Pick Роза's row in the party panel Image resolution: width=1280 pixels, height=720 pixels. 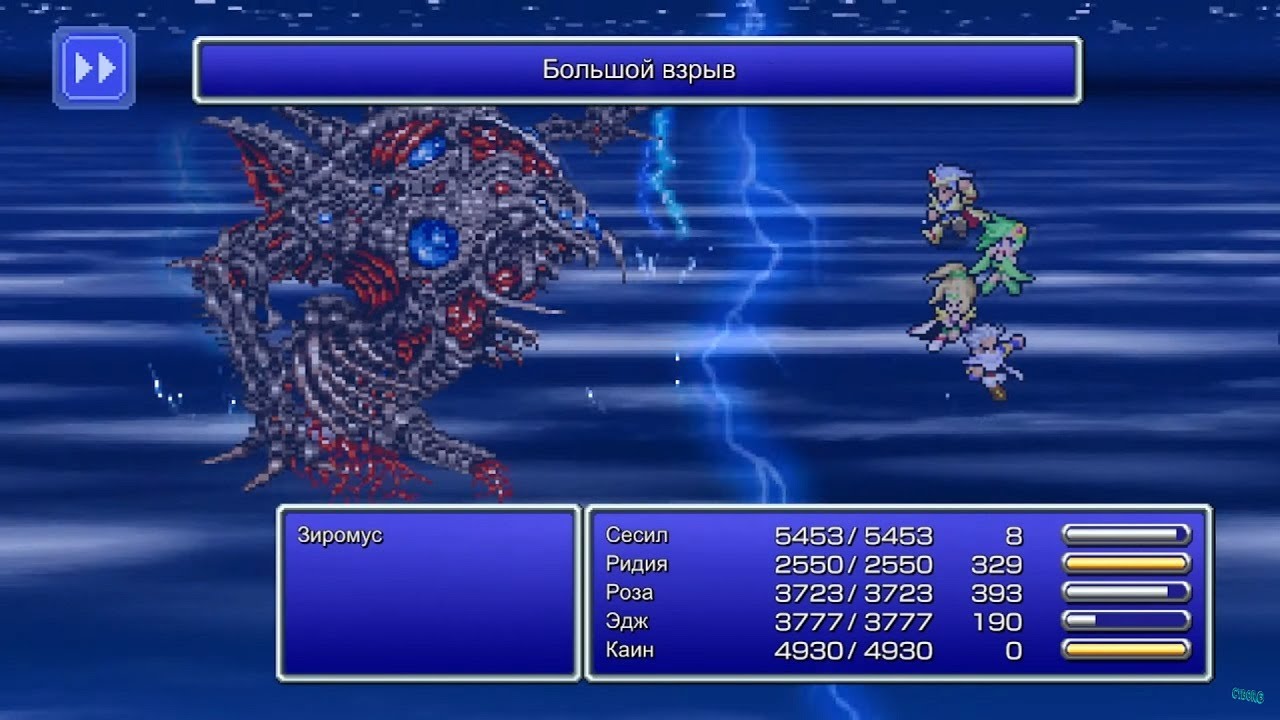pos(630,593)
